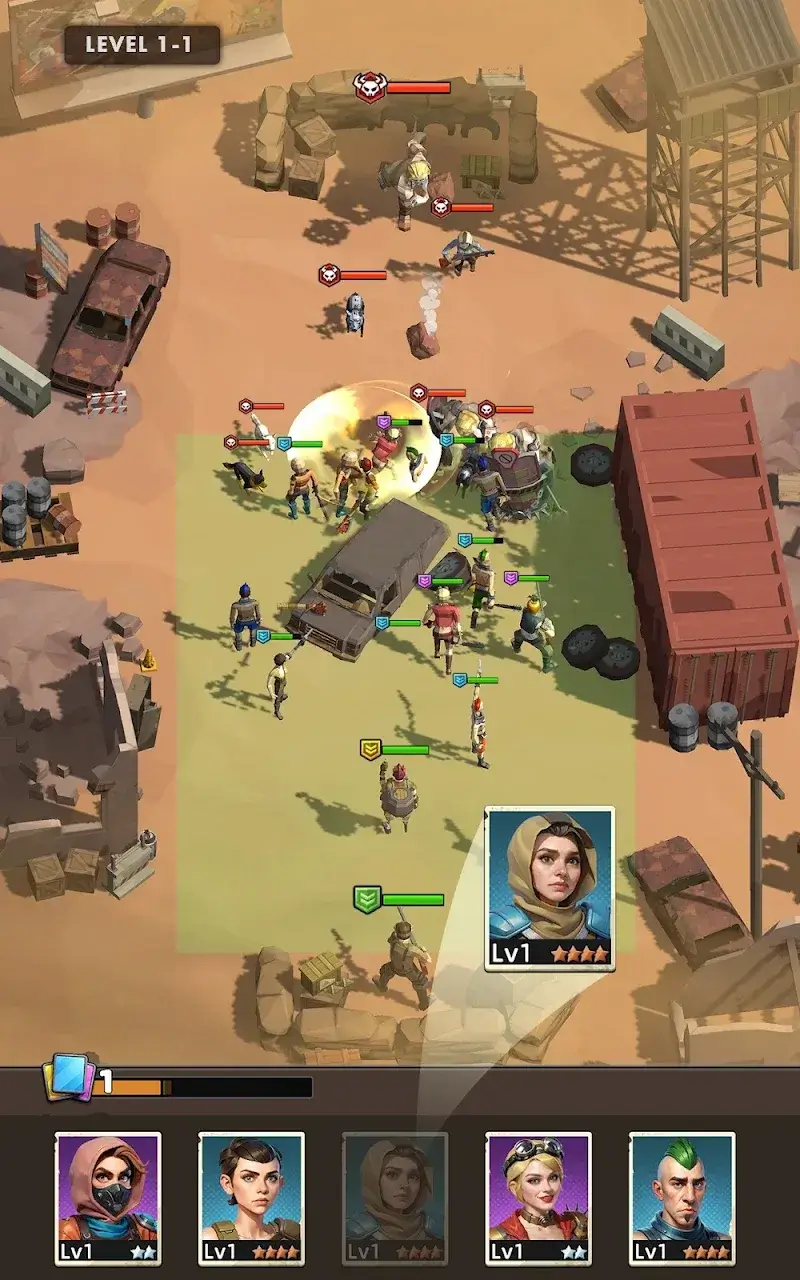The image size is (800, 1280).
Task: Click the enlarged headscarf woman card over the battlefield
Action: tap(550, 888)
